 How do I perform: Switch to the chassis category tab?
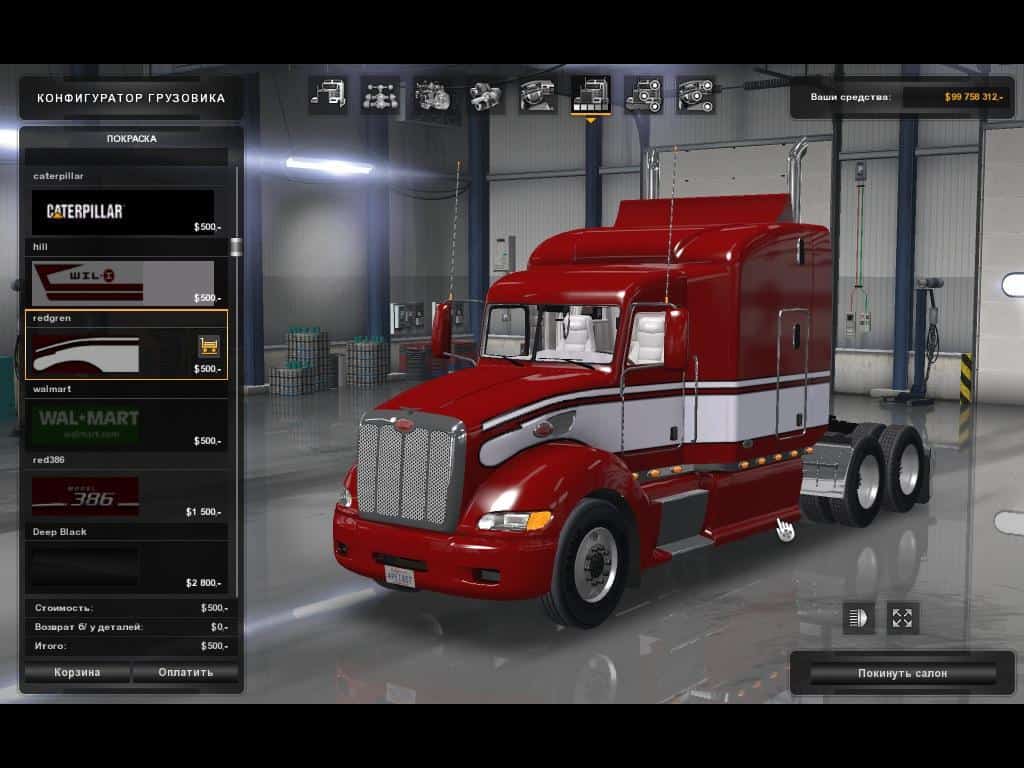pyautogui.click(x=380, y=95)
